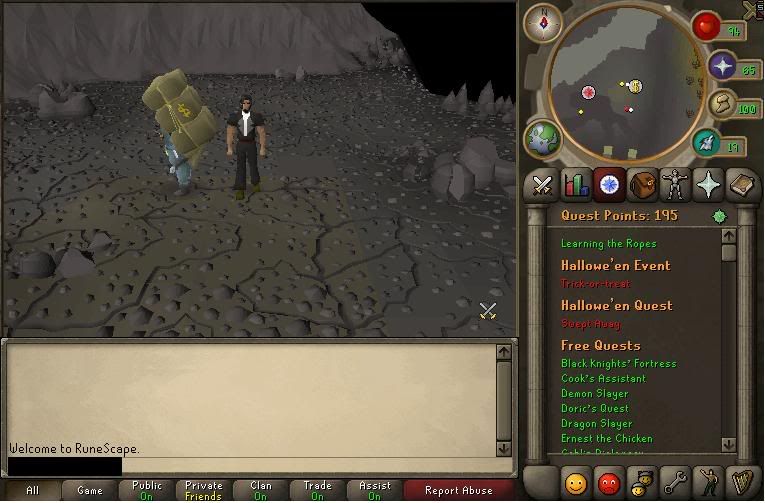Open the Inventory backpack tab
The height and width of the screenshot is (503, 765).
pyautogui.click(x=642, y=184)
